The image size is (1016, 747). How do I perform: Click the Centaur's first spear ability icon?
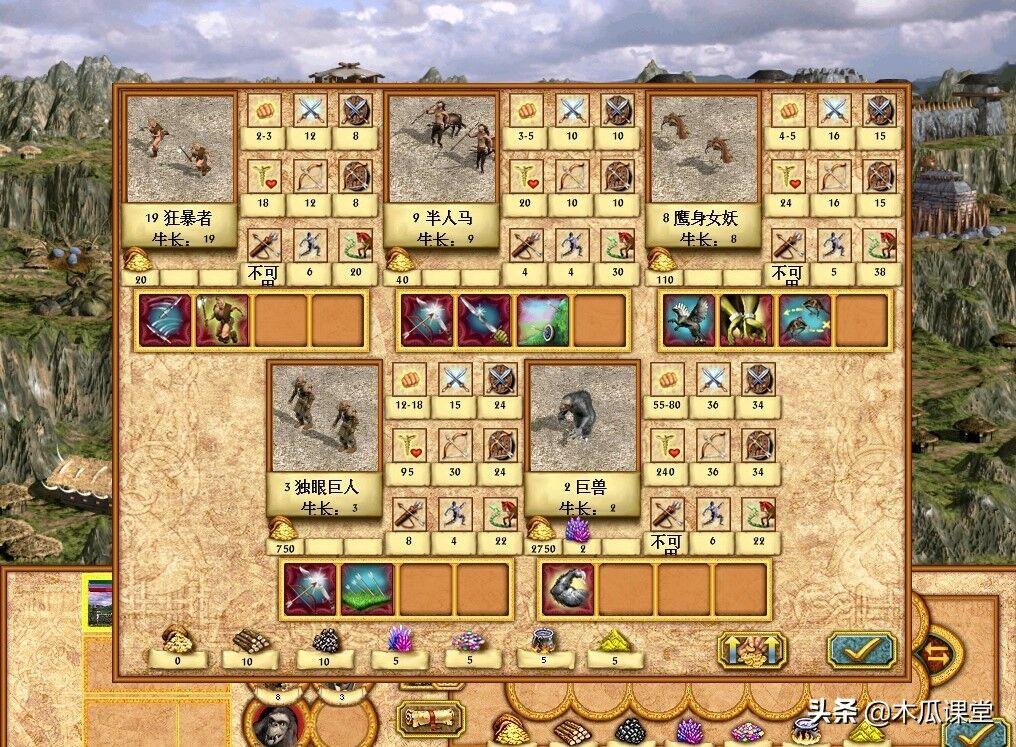428,320
